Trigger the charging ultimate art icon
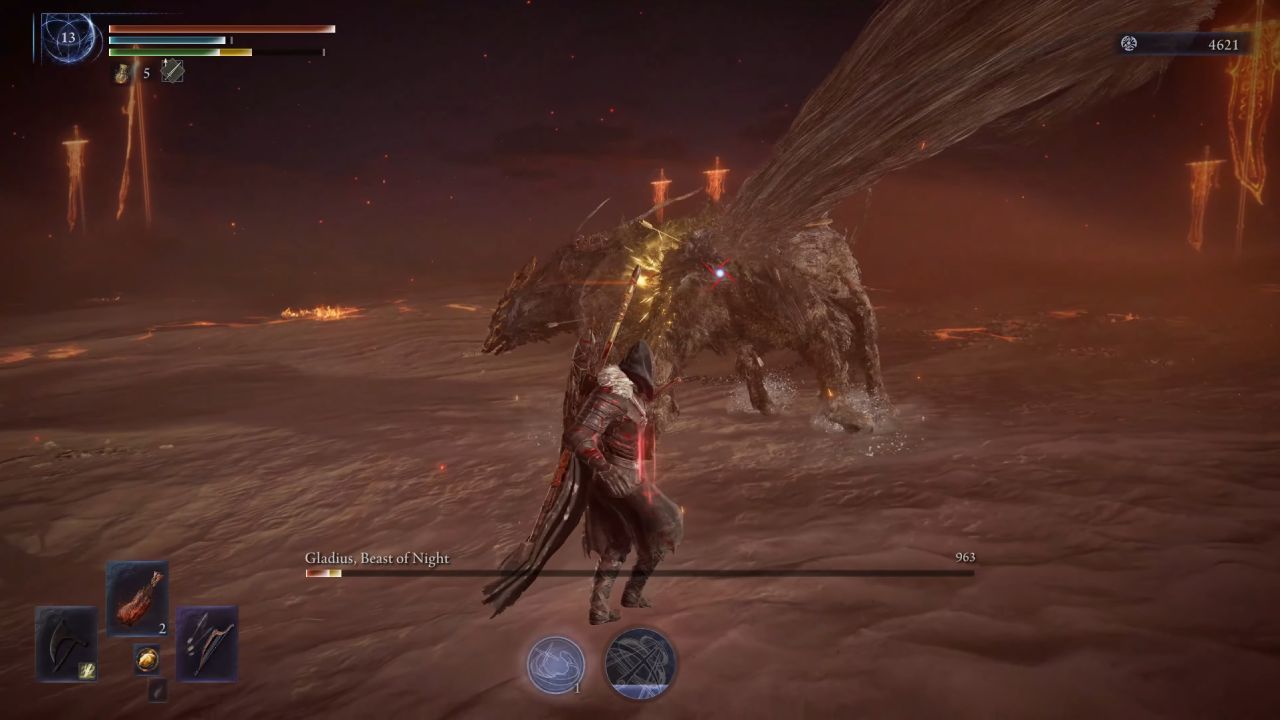1280x720 pixels. [x=640, y=664]
